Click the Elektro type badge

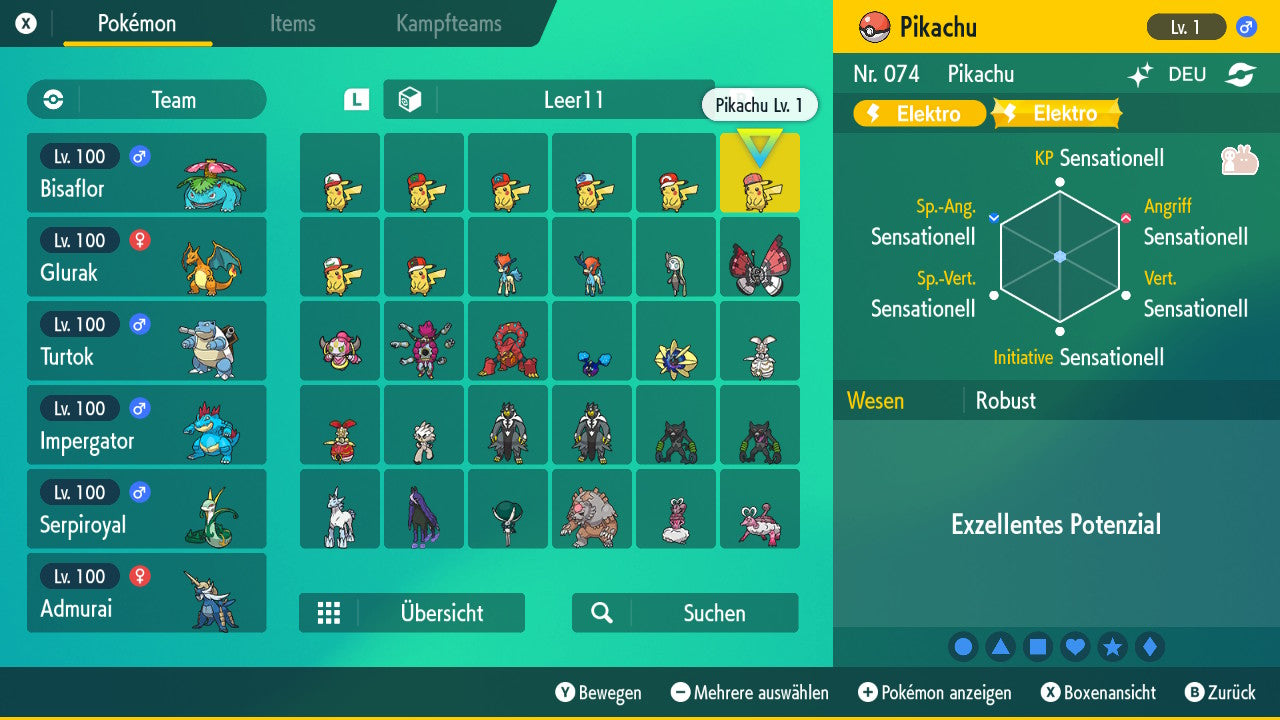point(918,113)
